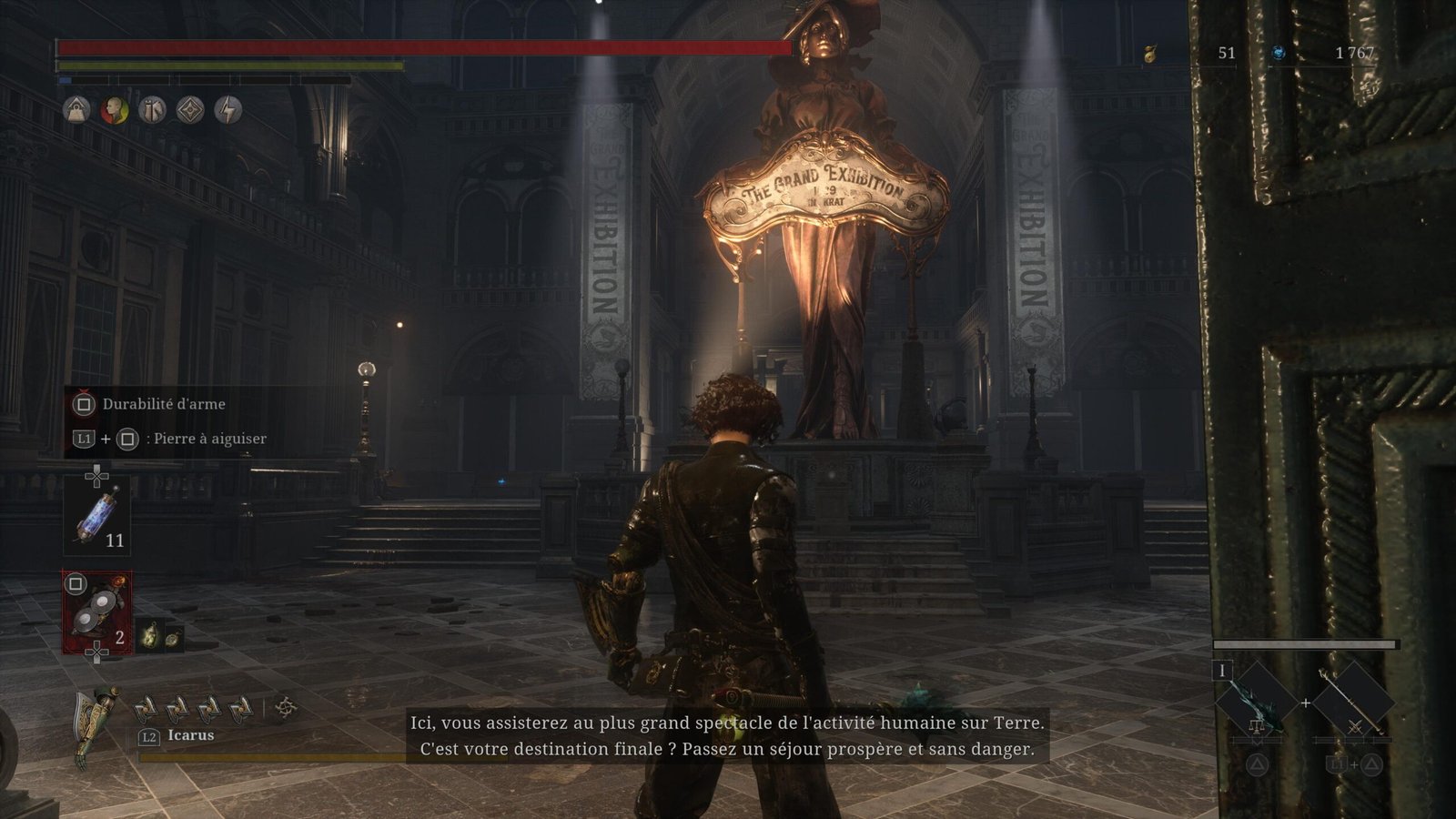Click the diamond-shaped buff icon
This screenshot has height=819, width=1456.
(x=190, y=111)
